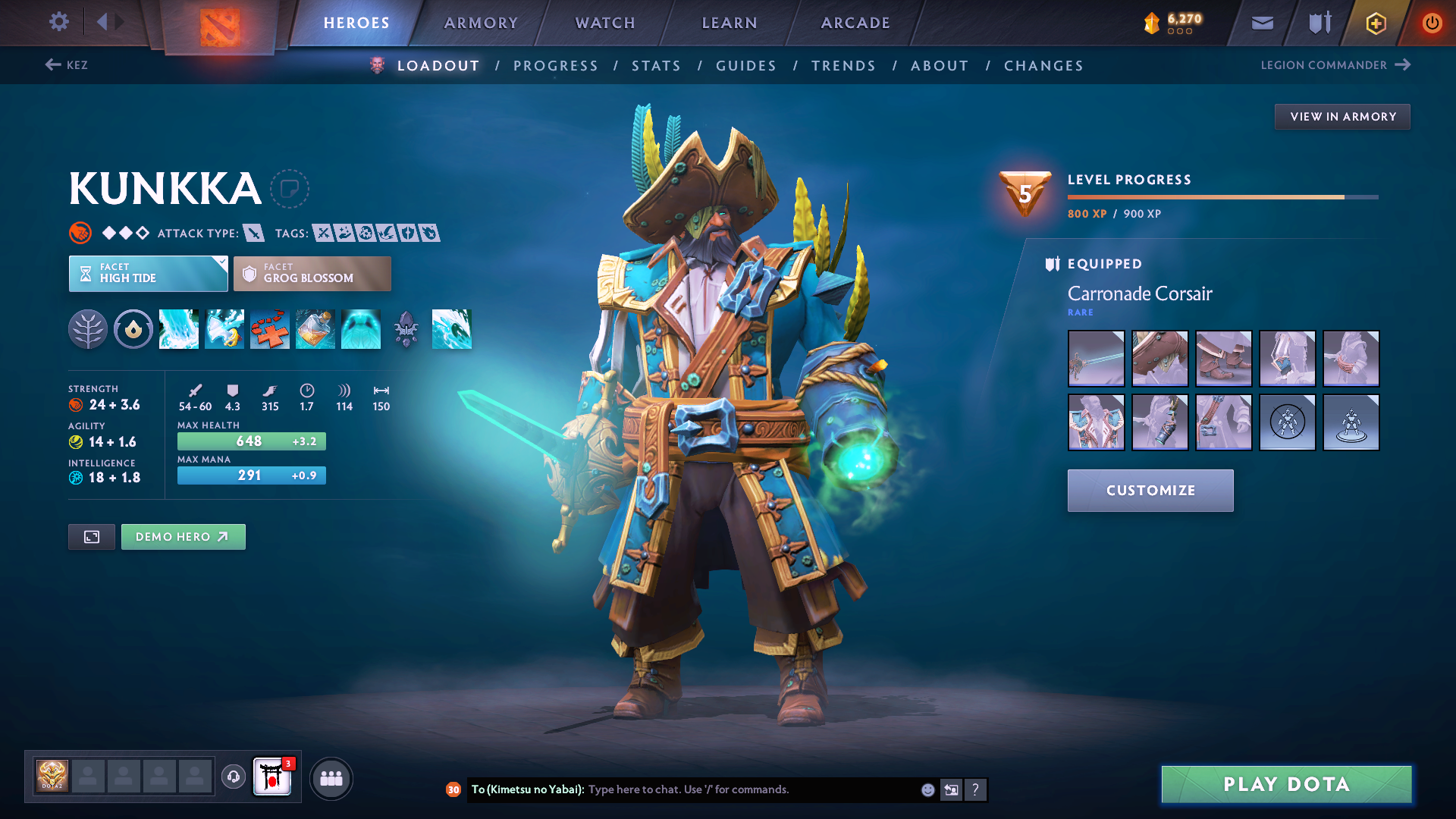Select the Grog Blossom facet
This screenshot has width=1456, height=819.
(312, 273)
